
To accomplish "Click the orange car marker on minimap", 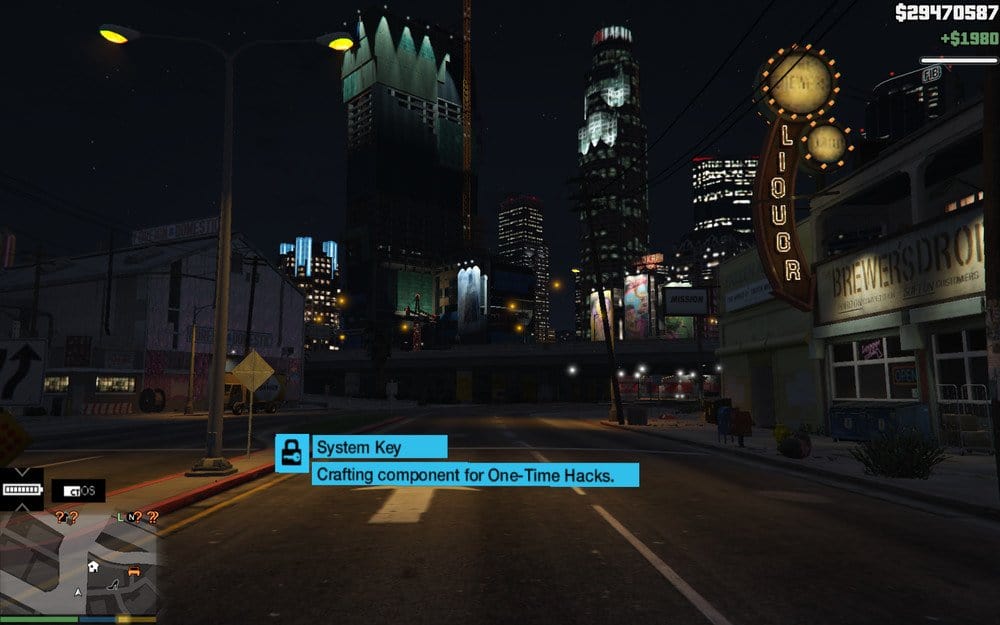I will (133, 573).
